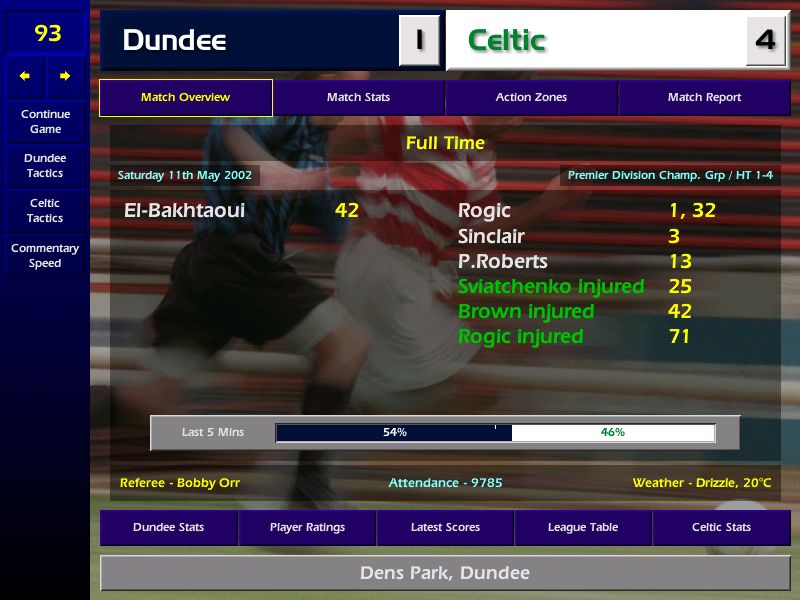Open Celtic Tactics screen
Viewport: 800px width, 600px height.
pos(45,210)
